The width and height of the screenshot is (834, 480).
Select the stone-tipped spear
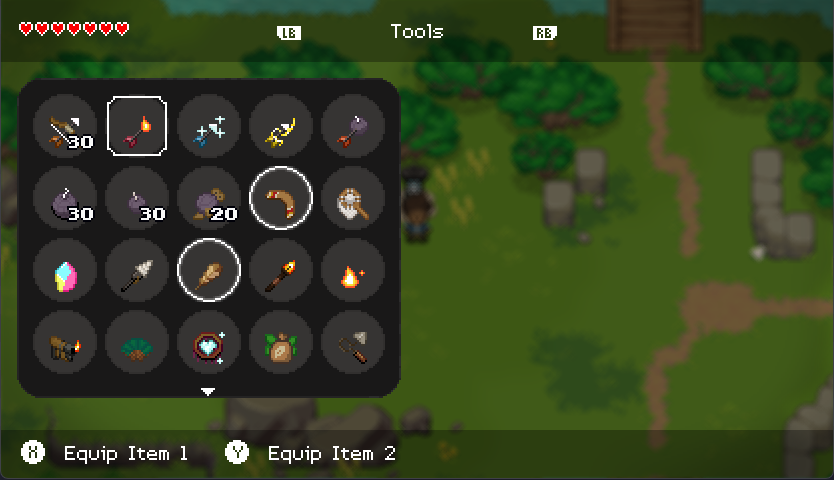point(137,271)
